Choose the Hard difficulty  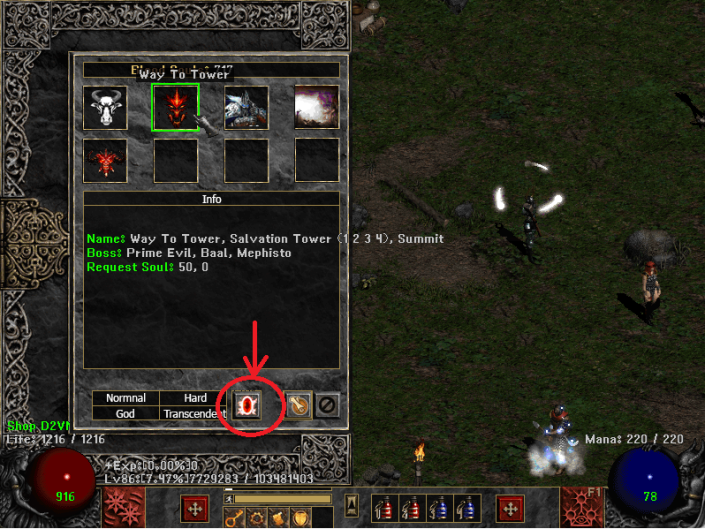(x=196, y=398)
